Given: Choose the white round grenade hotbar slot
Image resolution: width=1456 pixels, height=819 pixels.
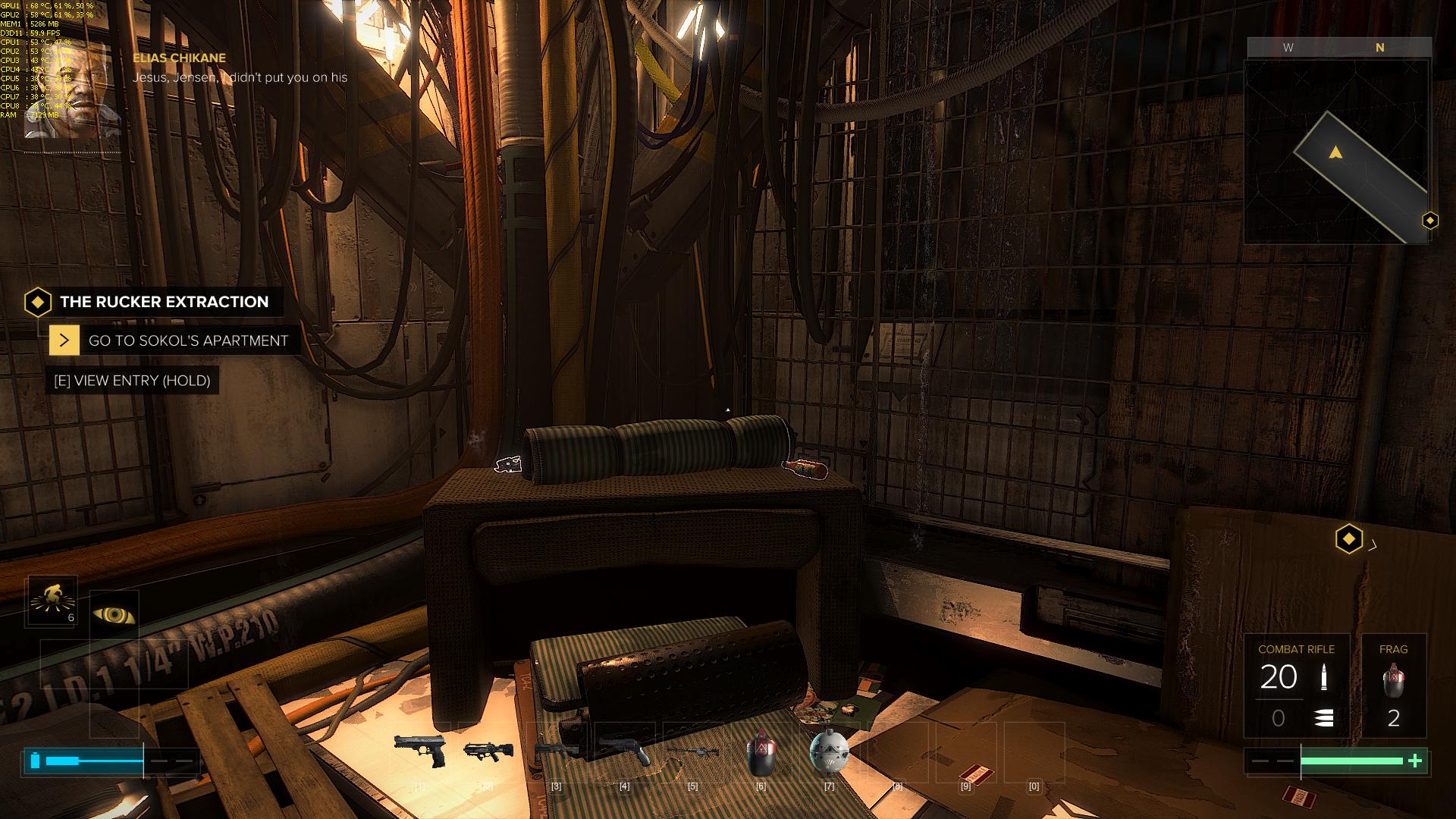Looking at the screenshot, I should [x=829, y=752].
